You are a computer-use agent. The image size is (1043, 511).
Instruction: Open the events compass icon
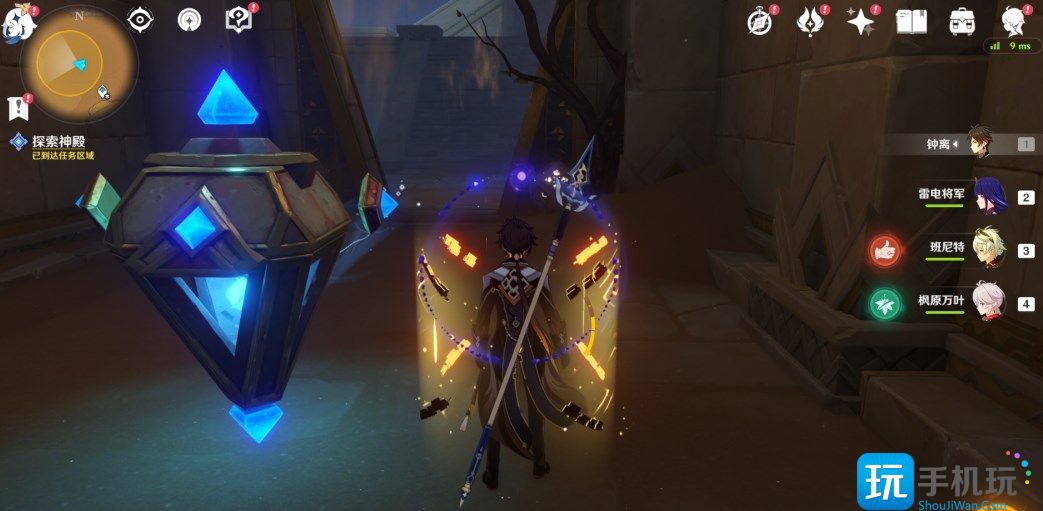pos(762,21)
